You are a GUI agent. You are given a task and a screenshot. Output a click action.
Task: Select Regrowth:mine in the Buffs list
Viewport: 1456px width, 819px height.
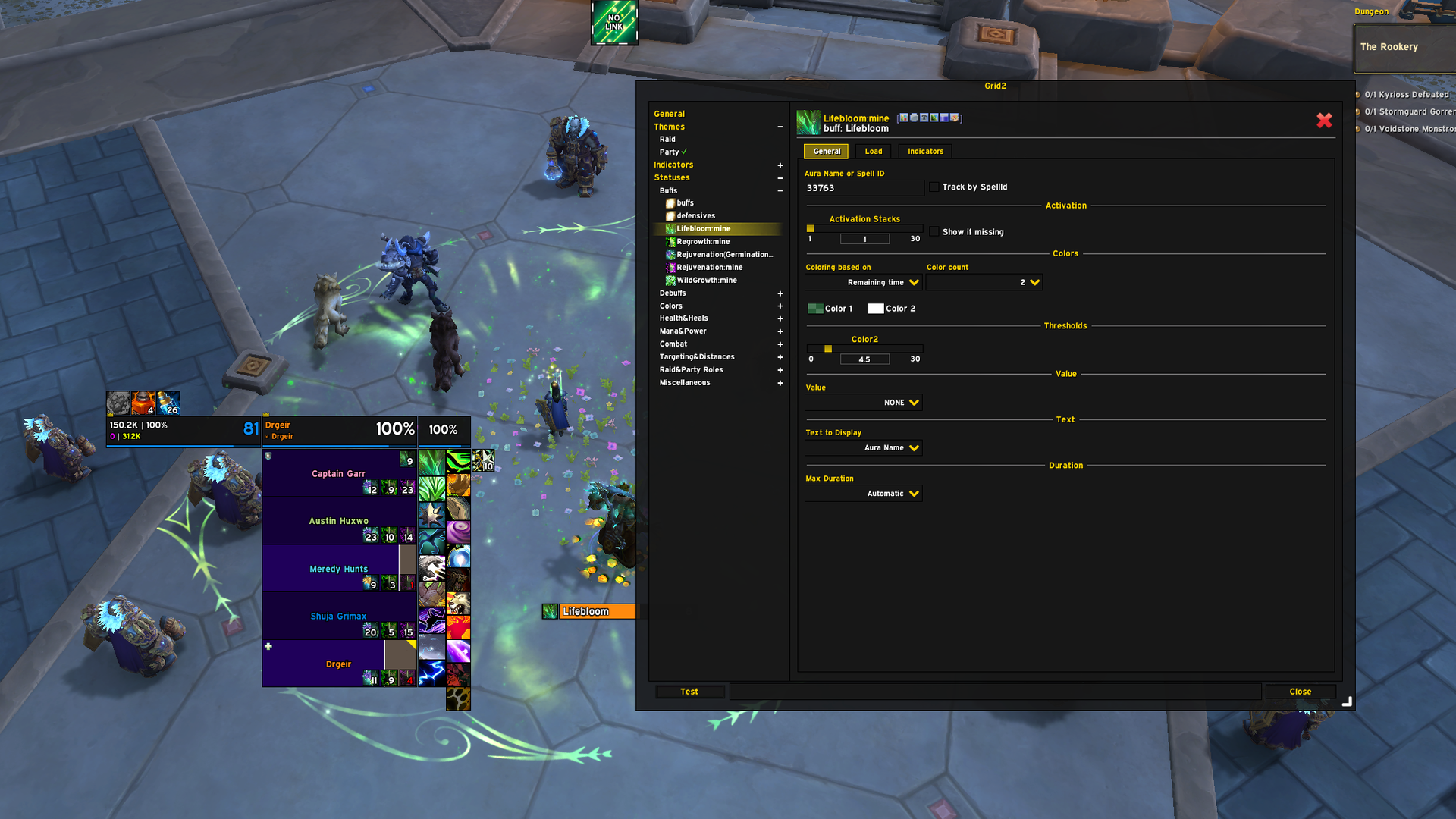[x=703, y=242]
